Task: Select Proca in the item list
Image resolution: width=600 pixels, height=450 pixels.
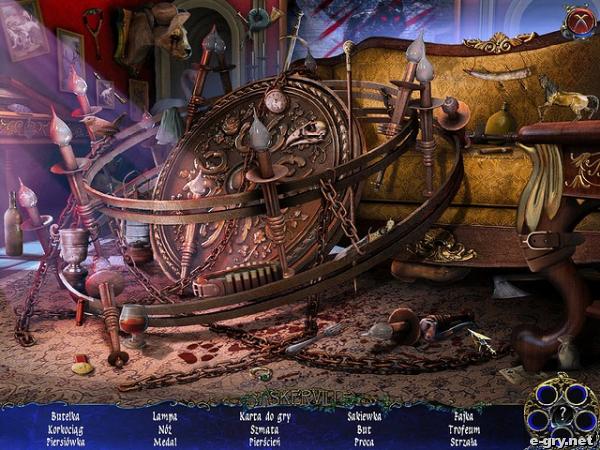Action: tap(364, 440)
